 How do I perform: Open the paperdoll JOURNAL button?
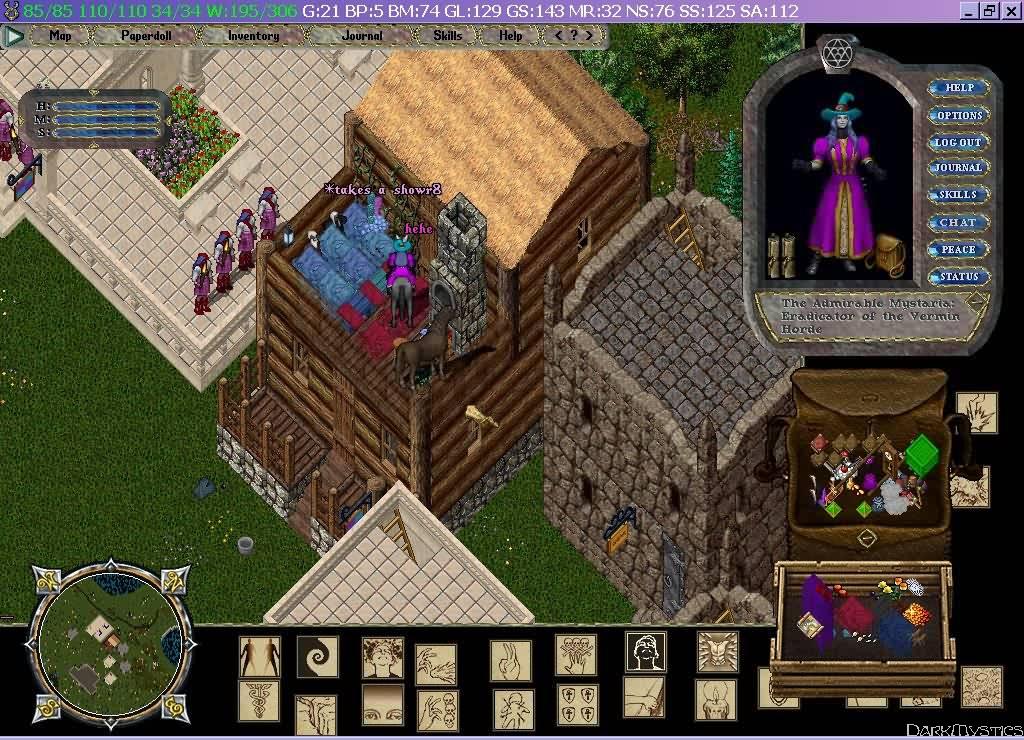(958, 168)
